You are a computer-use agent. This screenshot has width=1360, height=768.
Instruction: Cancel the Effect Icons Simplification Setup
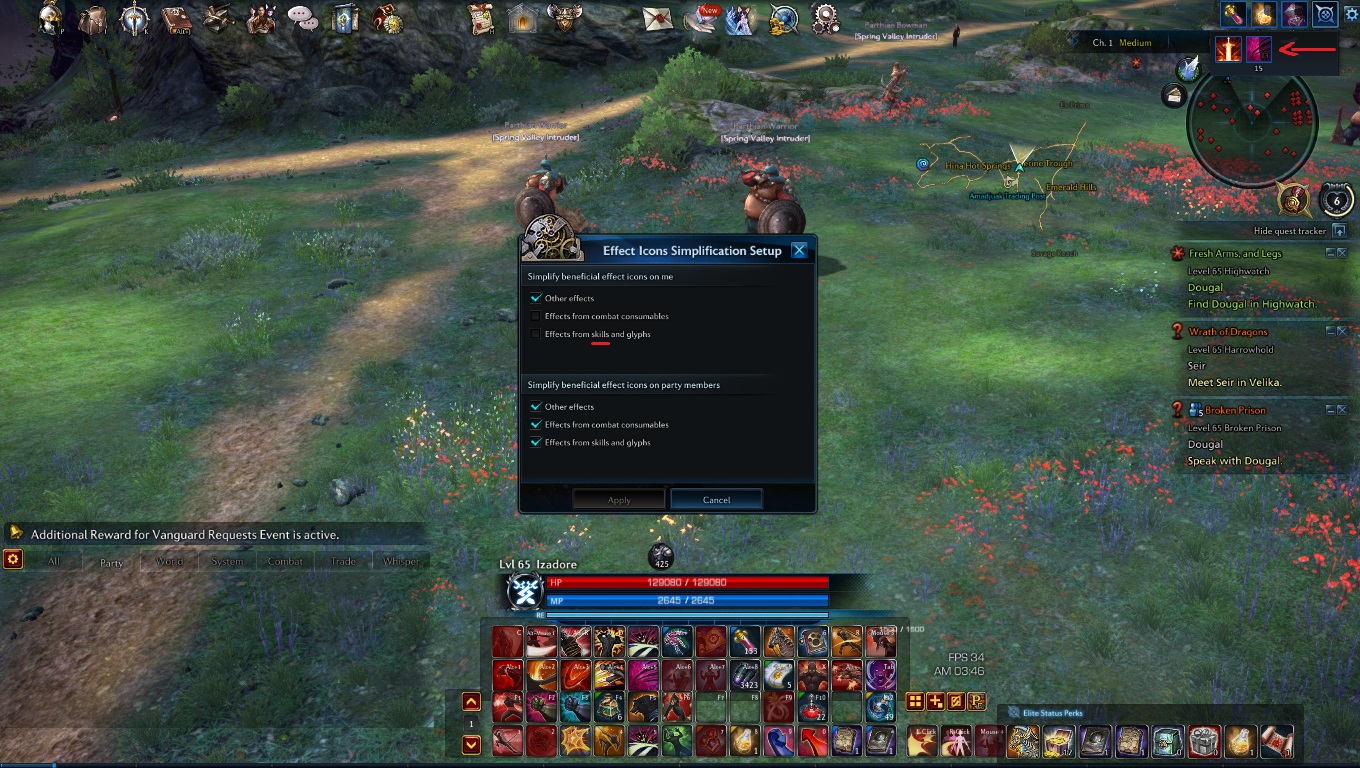click(x=716, y=498)
